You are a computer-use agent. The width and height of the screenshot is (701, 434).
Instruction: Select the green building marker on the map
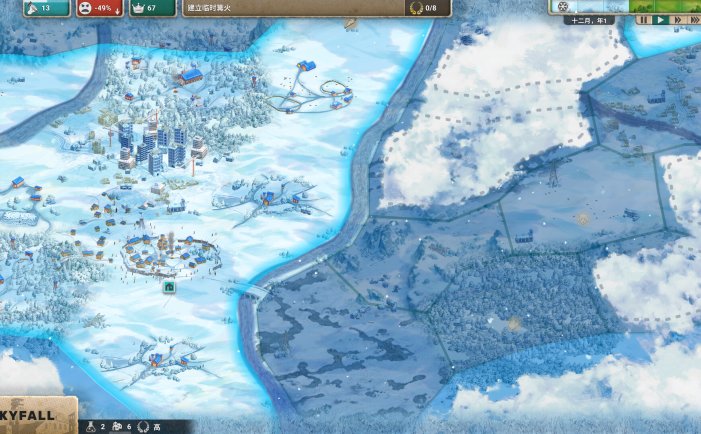coord(169,288)
